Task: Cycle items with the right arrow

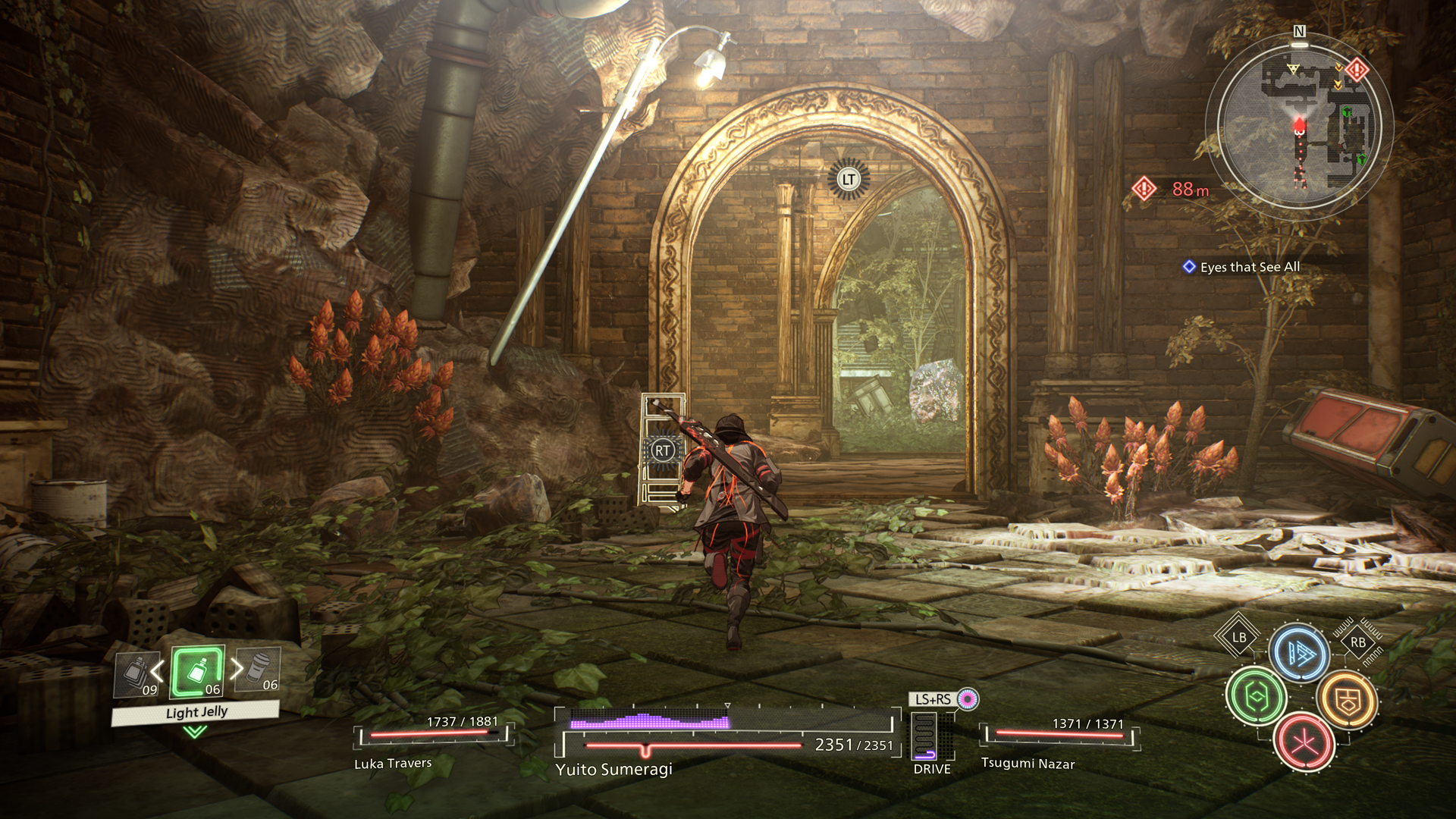Action: 237,668
